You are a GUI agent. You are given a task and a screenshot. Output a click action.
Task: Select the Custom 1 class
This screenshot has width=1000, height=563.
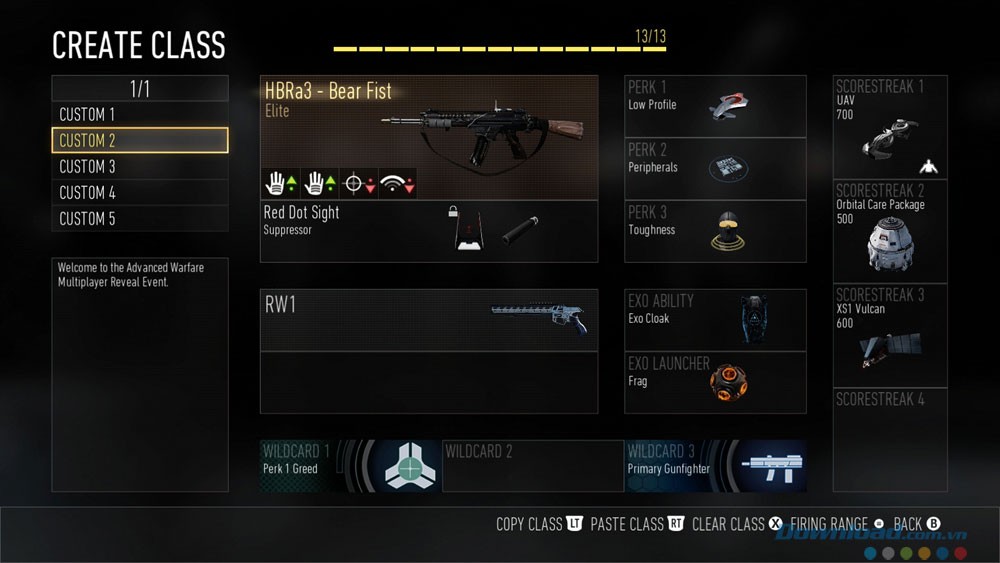point(139,115)
